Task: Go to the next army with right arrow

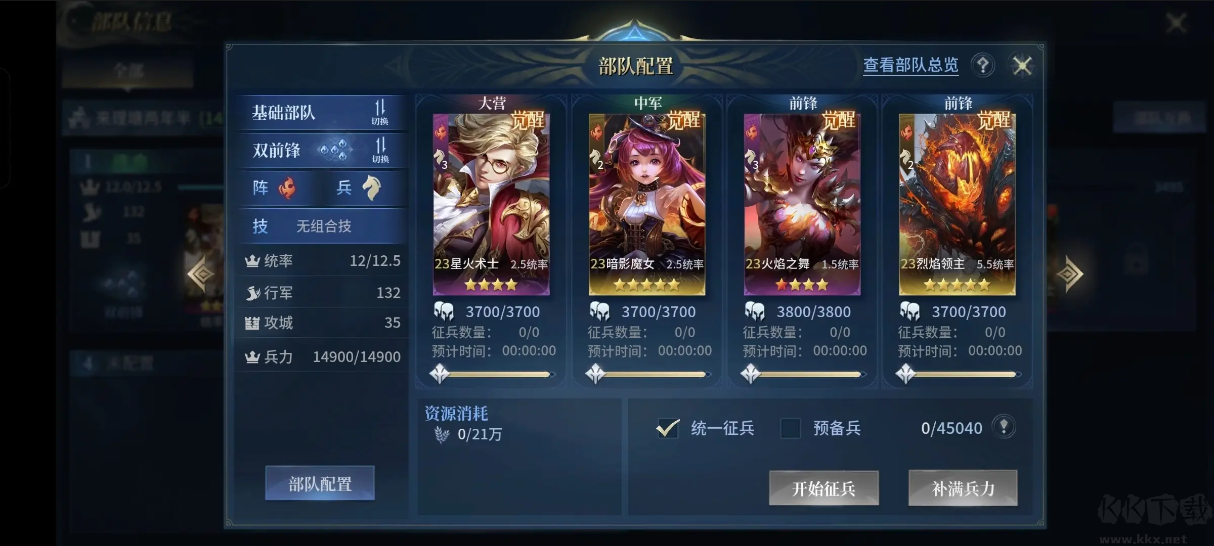Action: tap(1071, 273)
